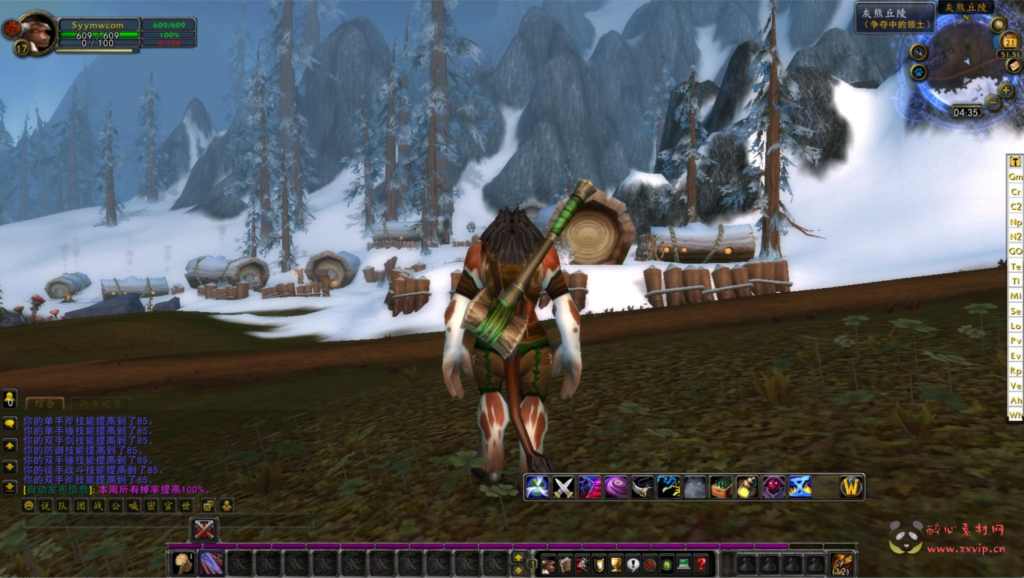Zoom in the minimap with plus button
The width and height of the screenshot is (1024, 578).
pos(1005,90)
